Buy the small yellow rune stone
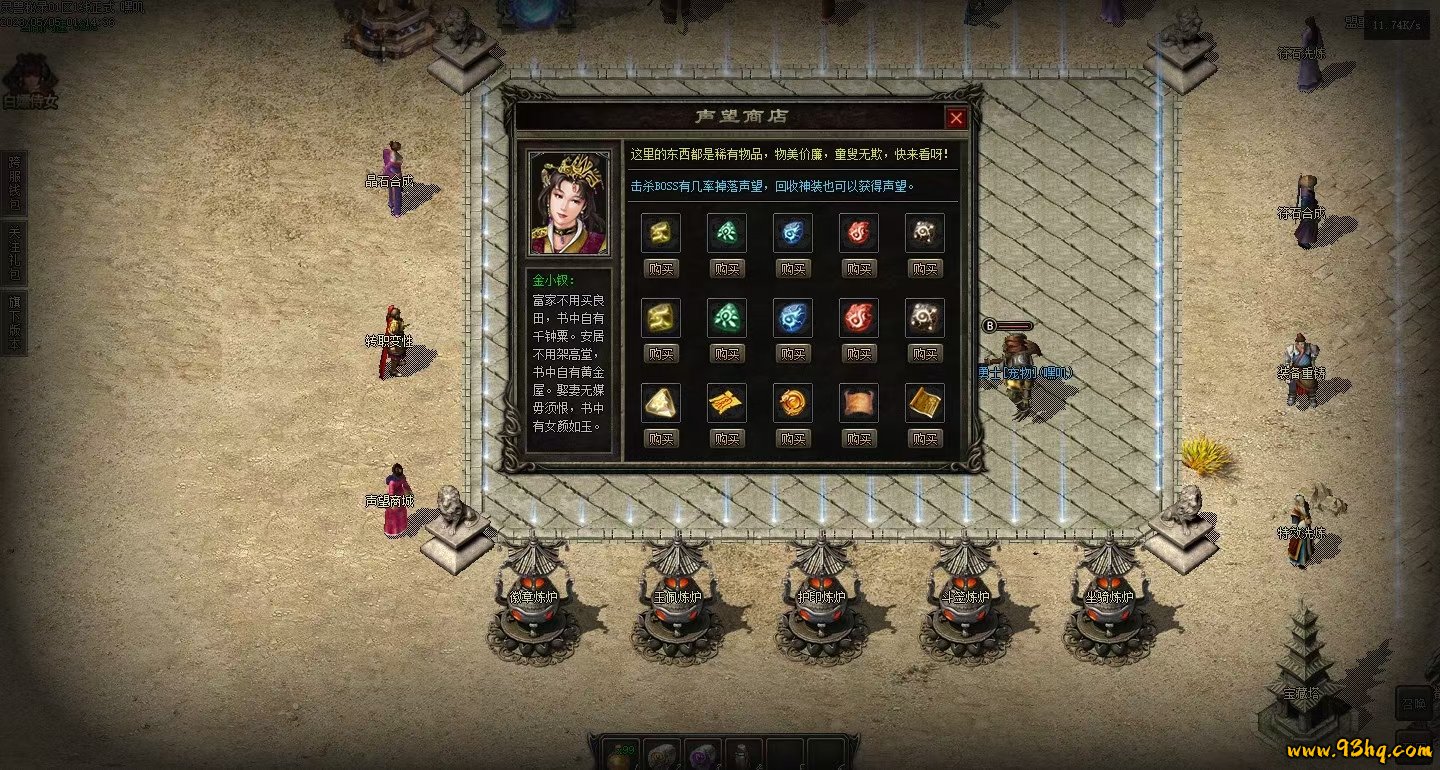1440x770 pixels. click(661, 268)
